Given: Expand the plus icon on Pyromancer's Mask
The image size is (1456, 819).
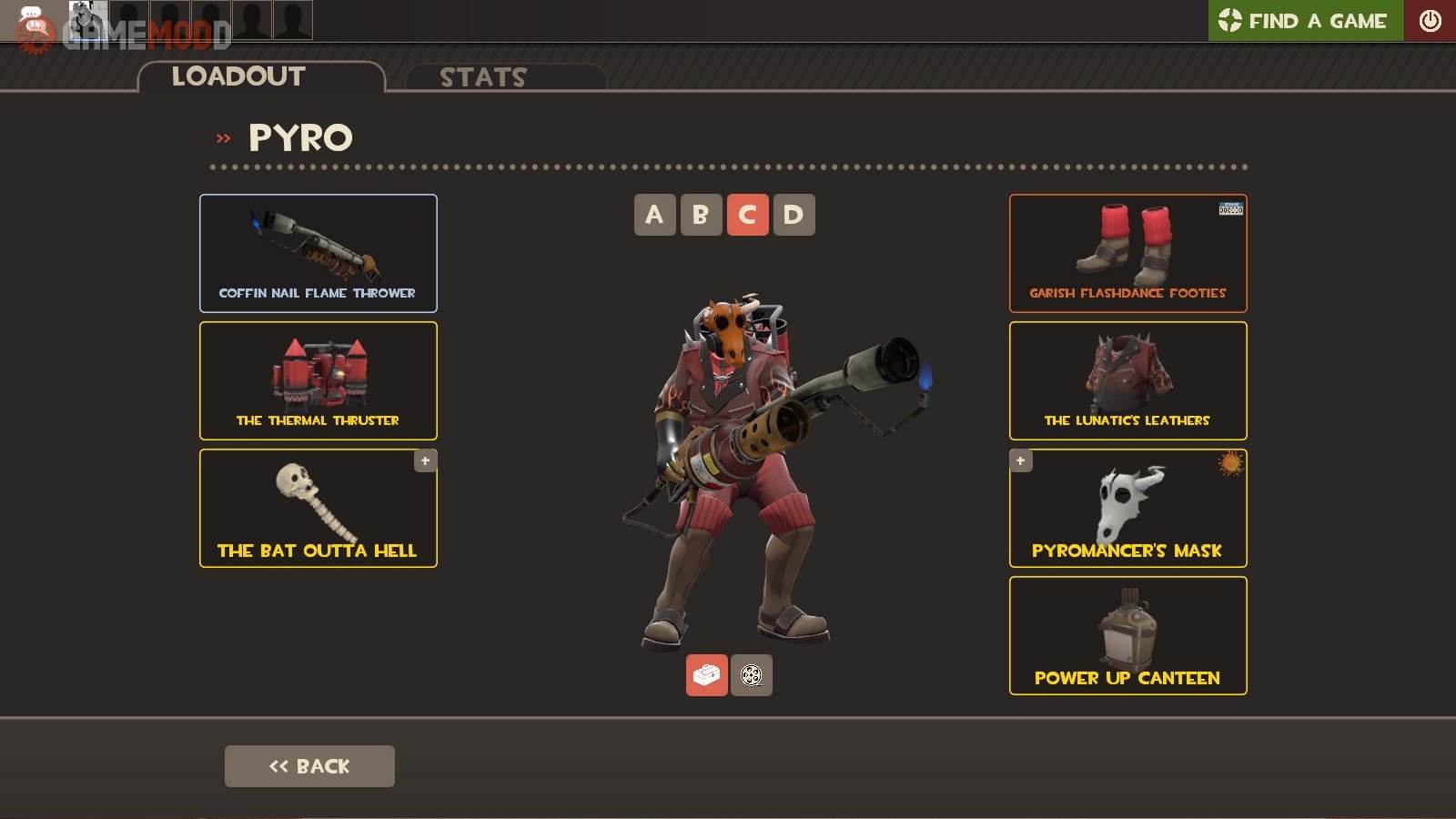Looking at the screenshot, I should pos(1020,460).
